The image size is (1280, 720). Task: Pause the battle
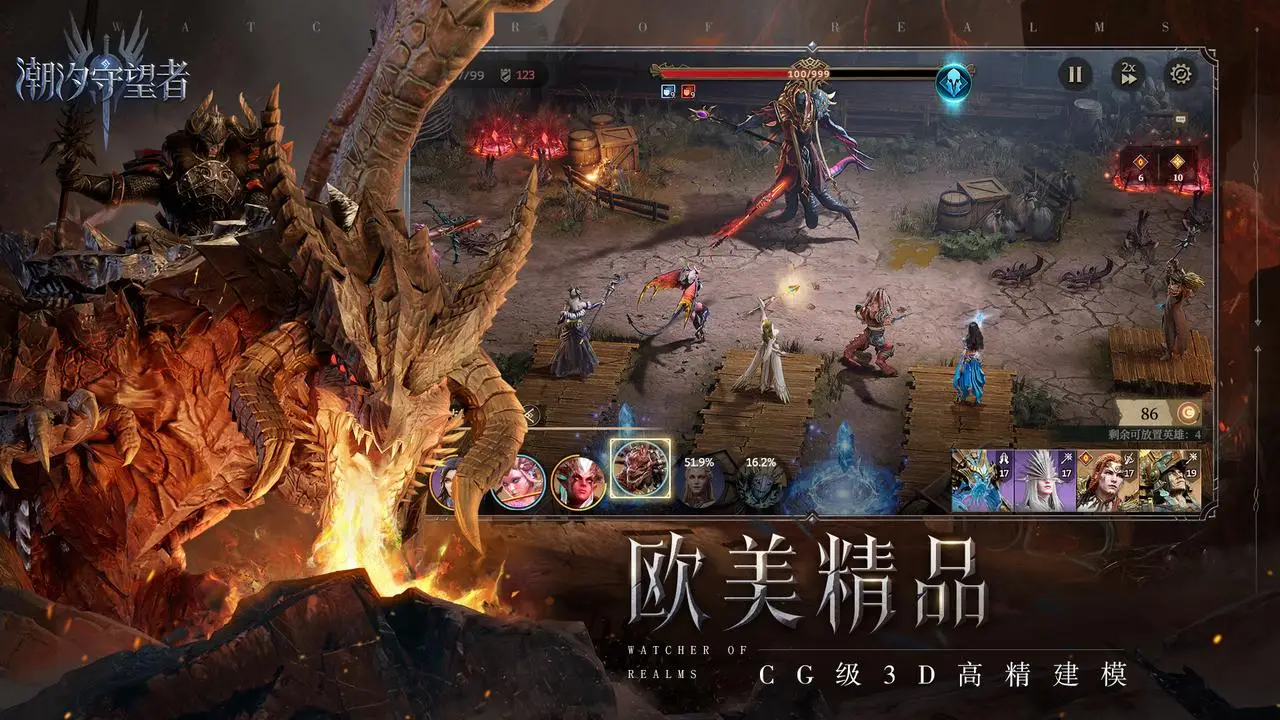pyautogui.click(x=1075, y=73)
